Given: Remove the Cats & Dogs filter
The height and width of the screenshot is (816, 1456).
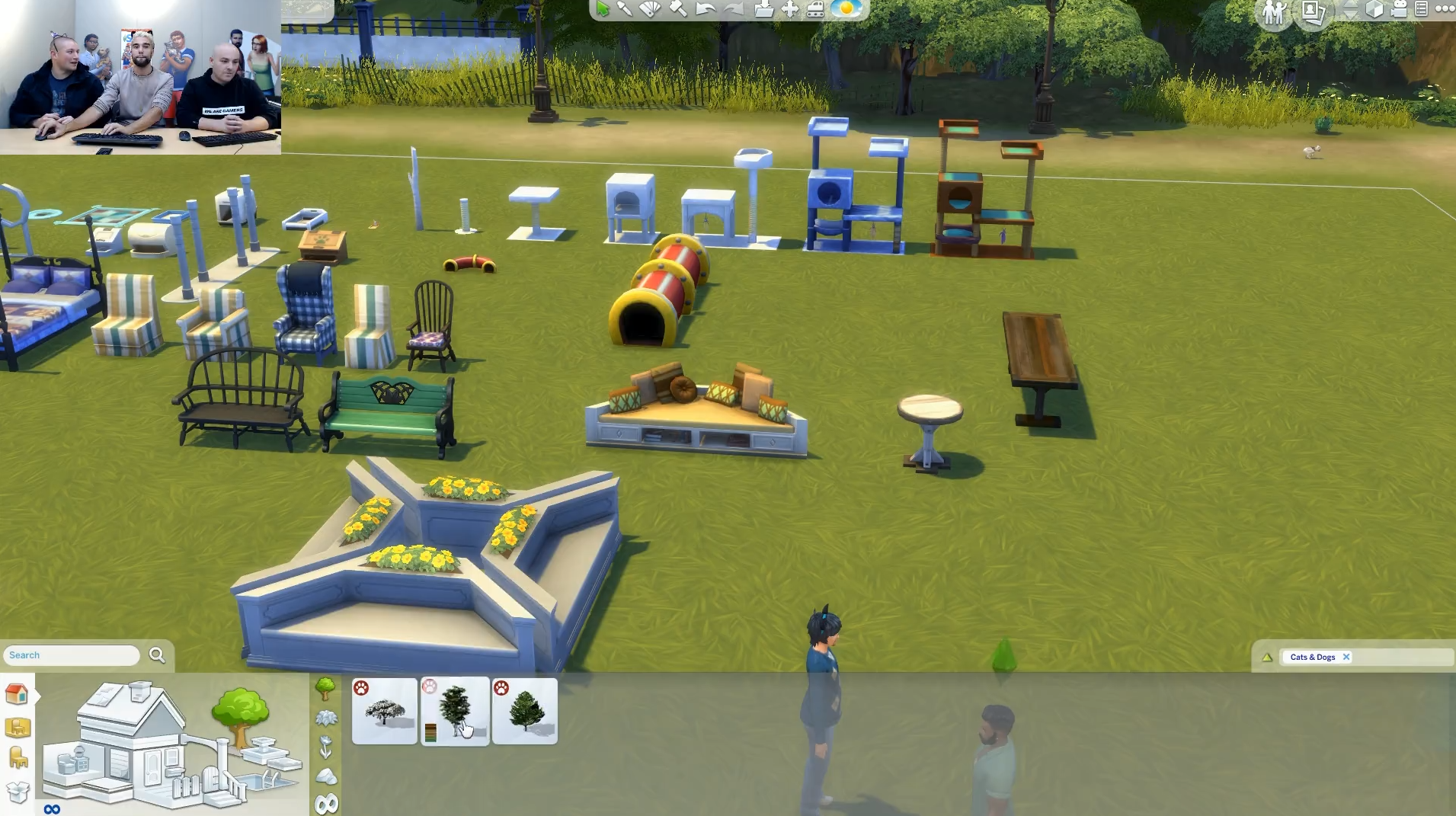Looking at the screenshot, I should (1346, 657).
